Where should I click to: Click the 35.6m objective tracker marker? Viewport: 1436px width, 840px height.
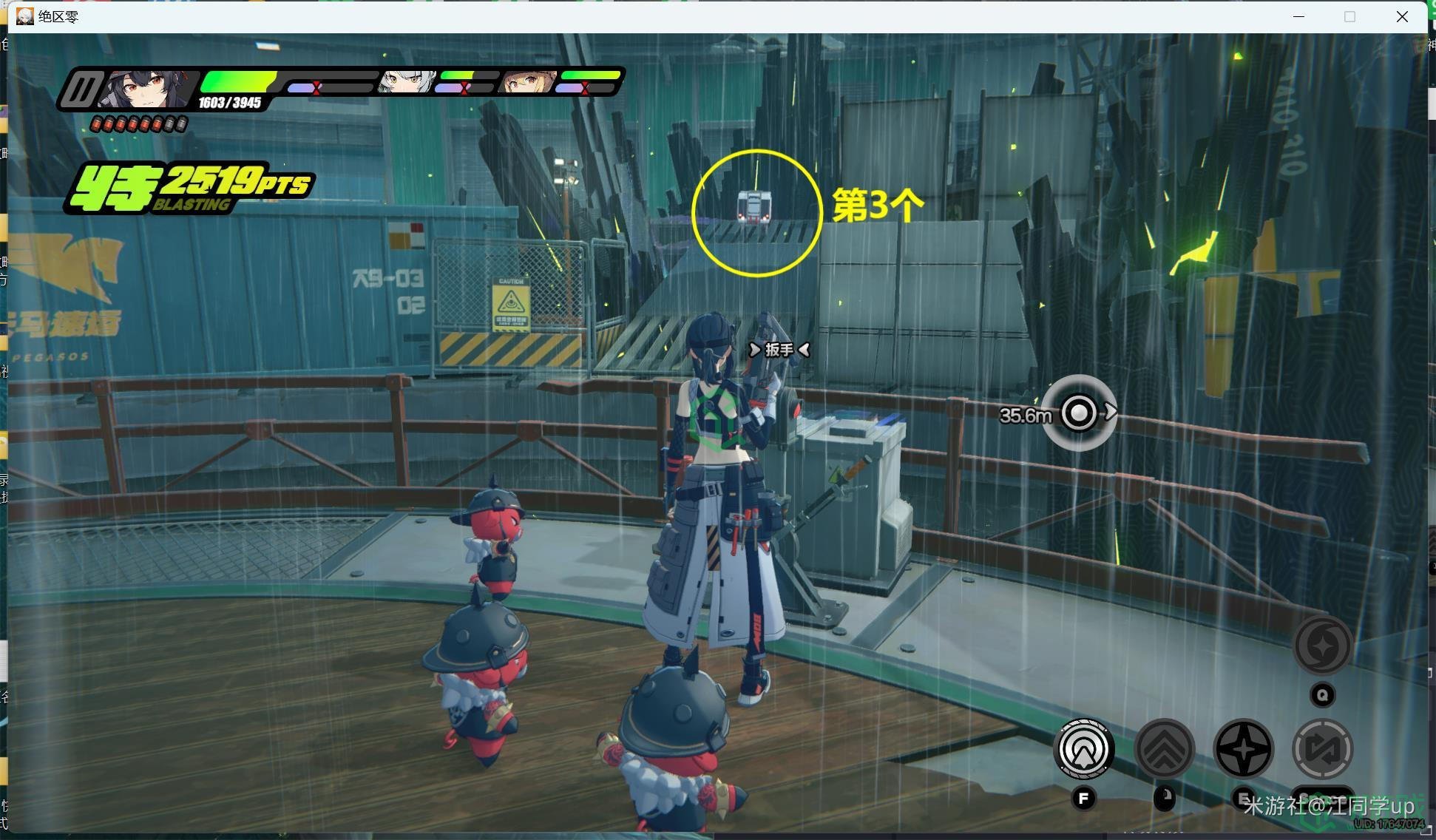click(x=1079, y=412)
